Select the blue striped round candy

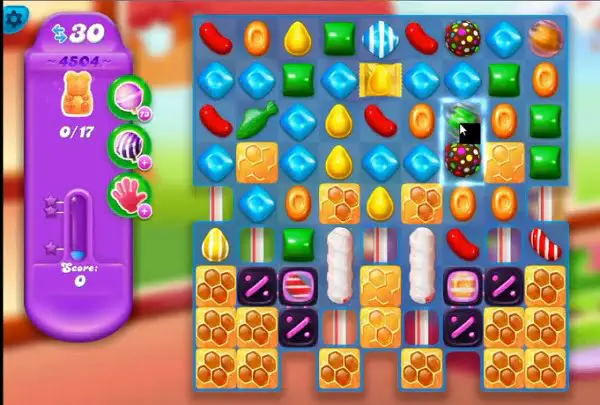(x=379, y=38)
